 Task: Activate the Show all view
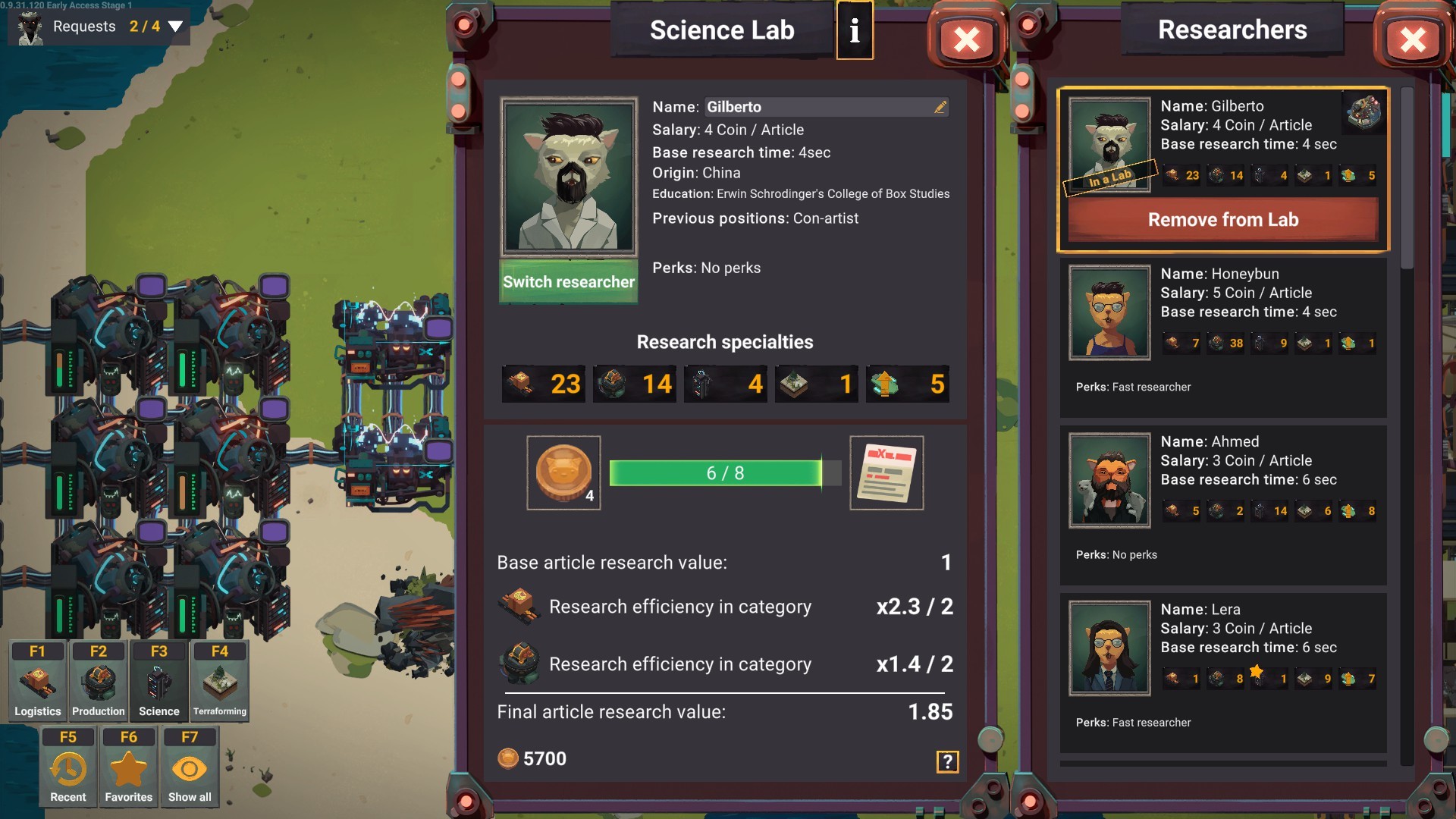190,767
